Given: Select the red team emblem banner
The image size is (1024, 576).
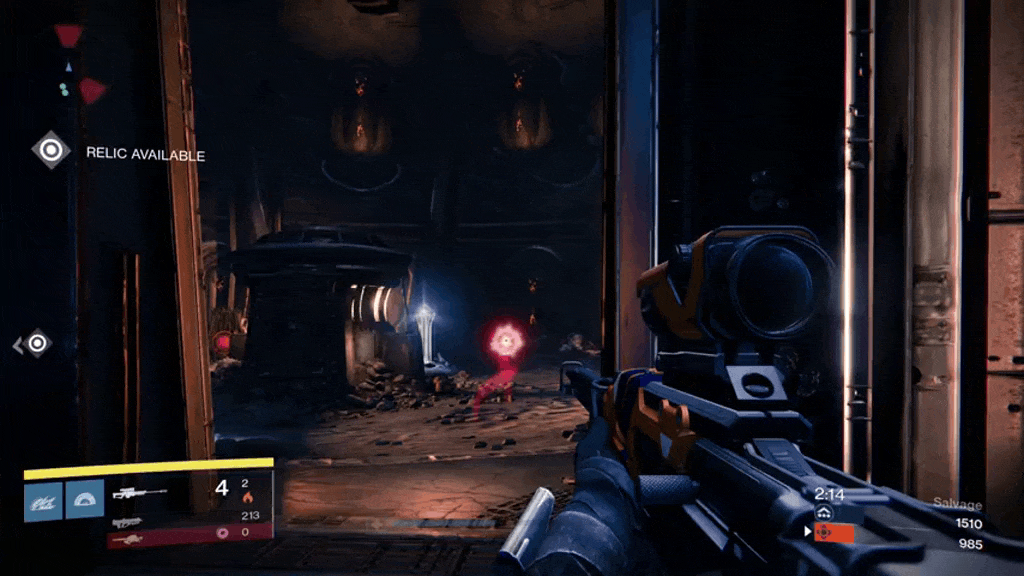Looking at the screenshot, I should click(833, 532).
